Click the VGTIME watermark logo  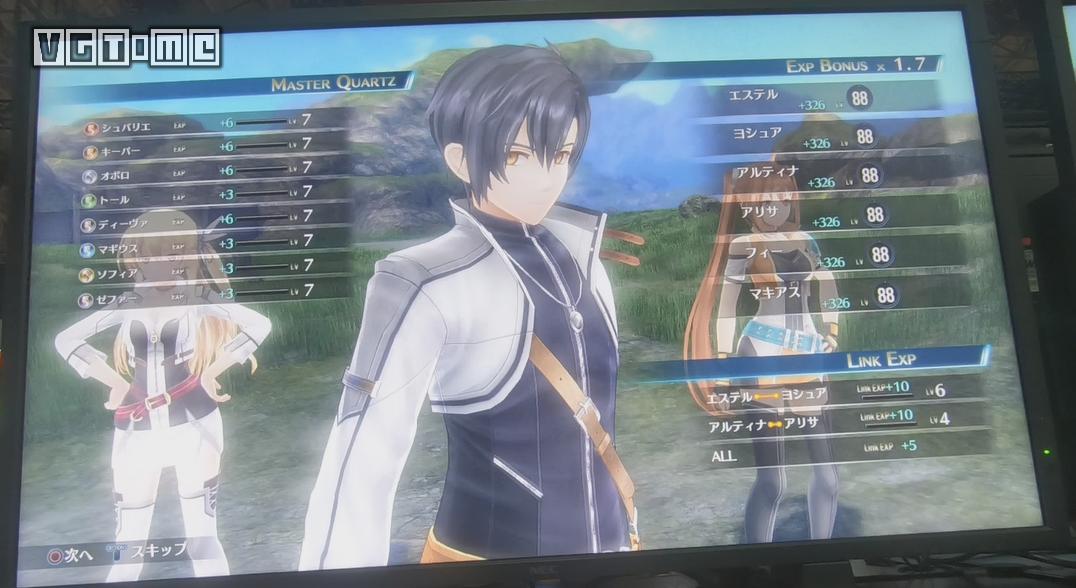127,47
